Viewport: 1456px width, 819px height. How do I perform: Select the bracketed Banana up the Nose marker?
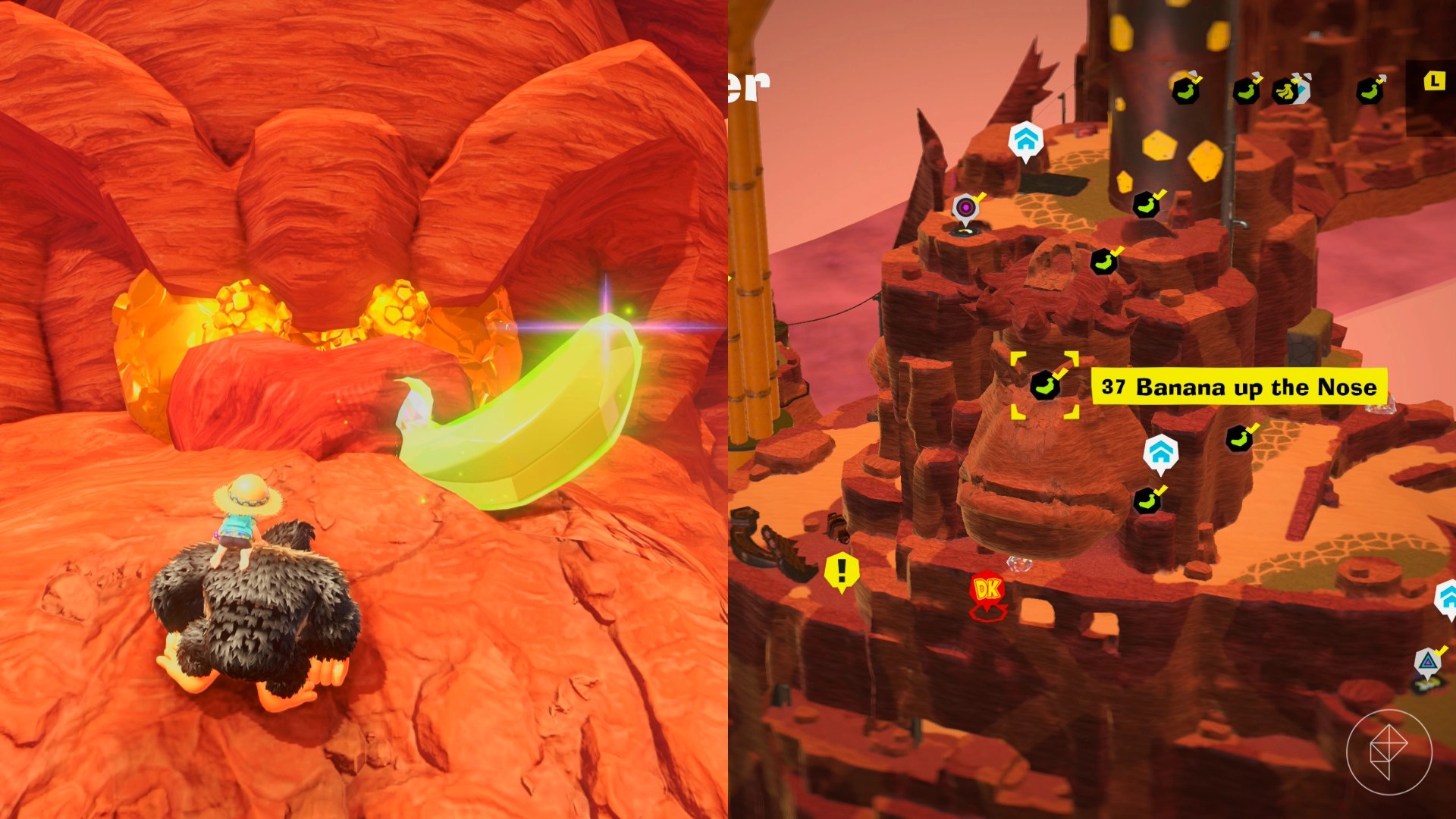click(1044, 385)
